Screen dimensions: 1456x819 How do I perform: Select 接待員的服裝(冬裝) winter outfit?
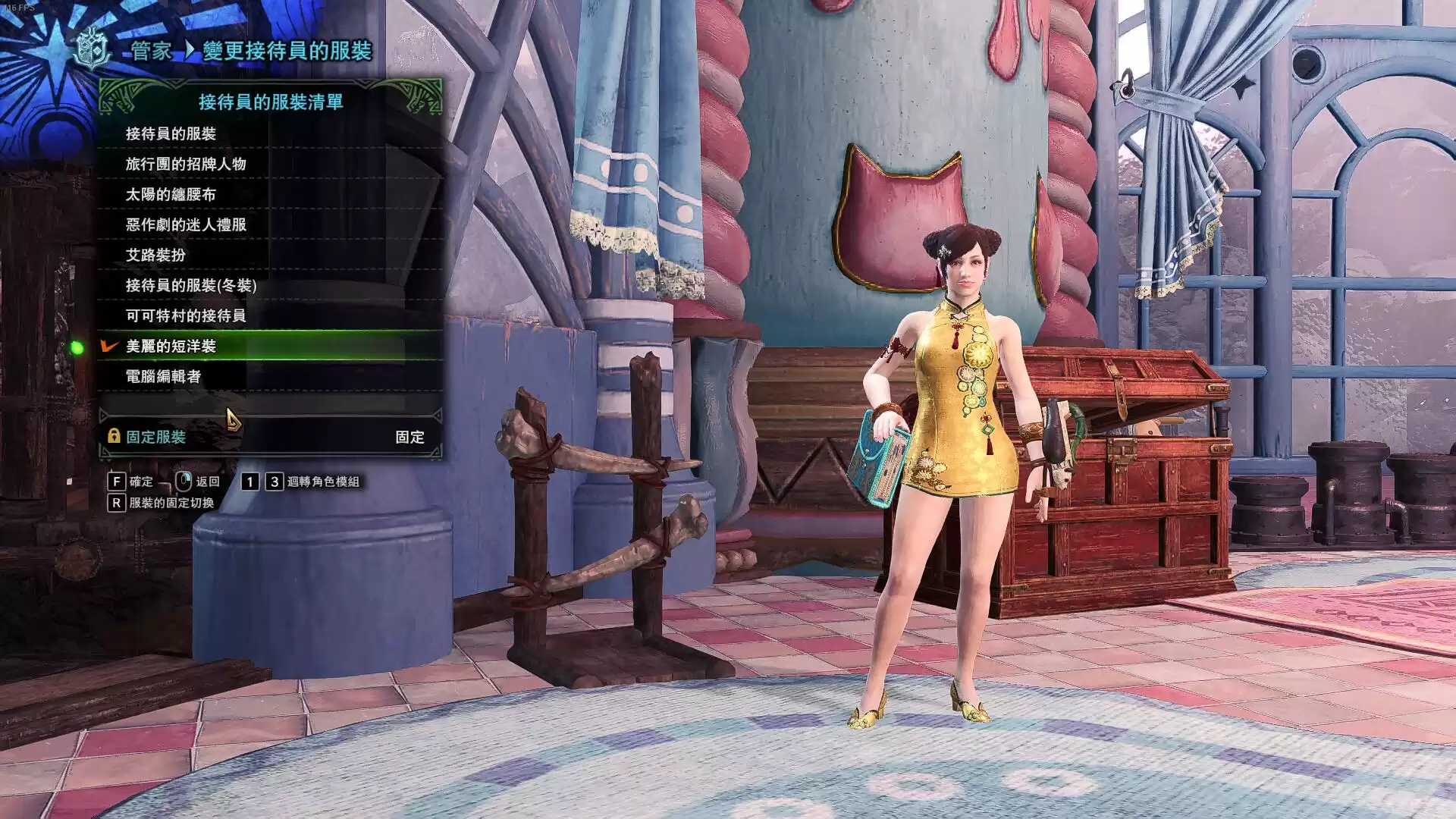click(191, 285)
